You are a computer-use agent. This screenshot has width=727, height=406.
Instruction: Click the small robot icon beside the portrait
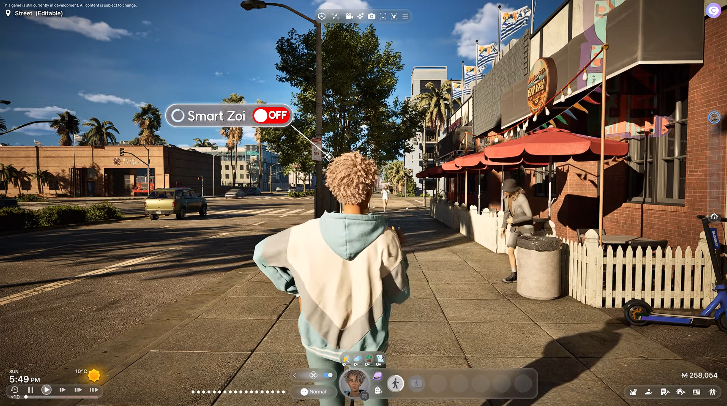[377, 390]
